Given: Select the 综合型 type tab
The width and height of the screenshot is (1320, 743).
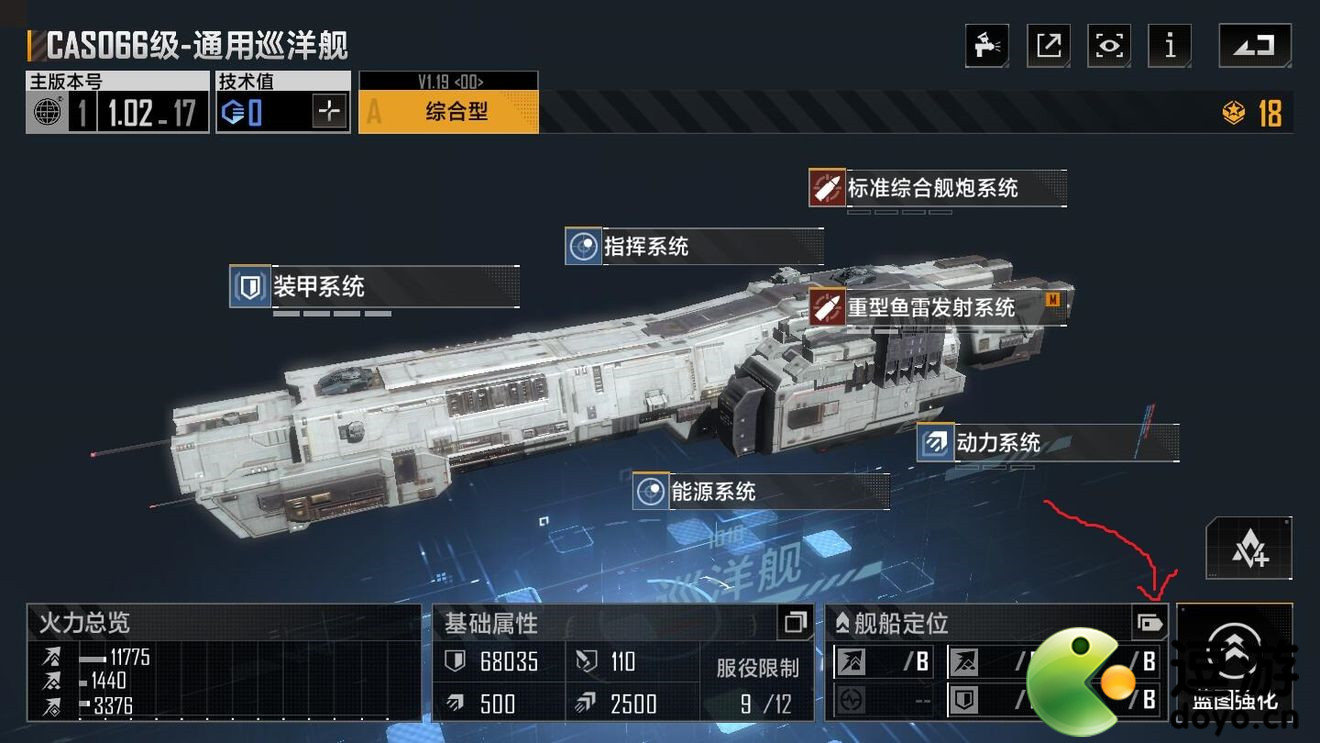Looking at the screenshot, I should tap(449, 112).
